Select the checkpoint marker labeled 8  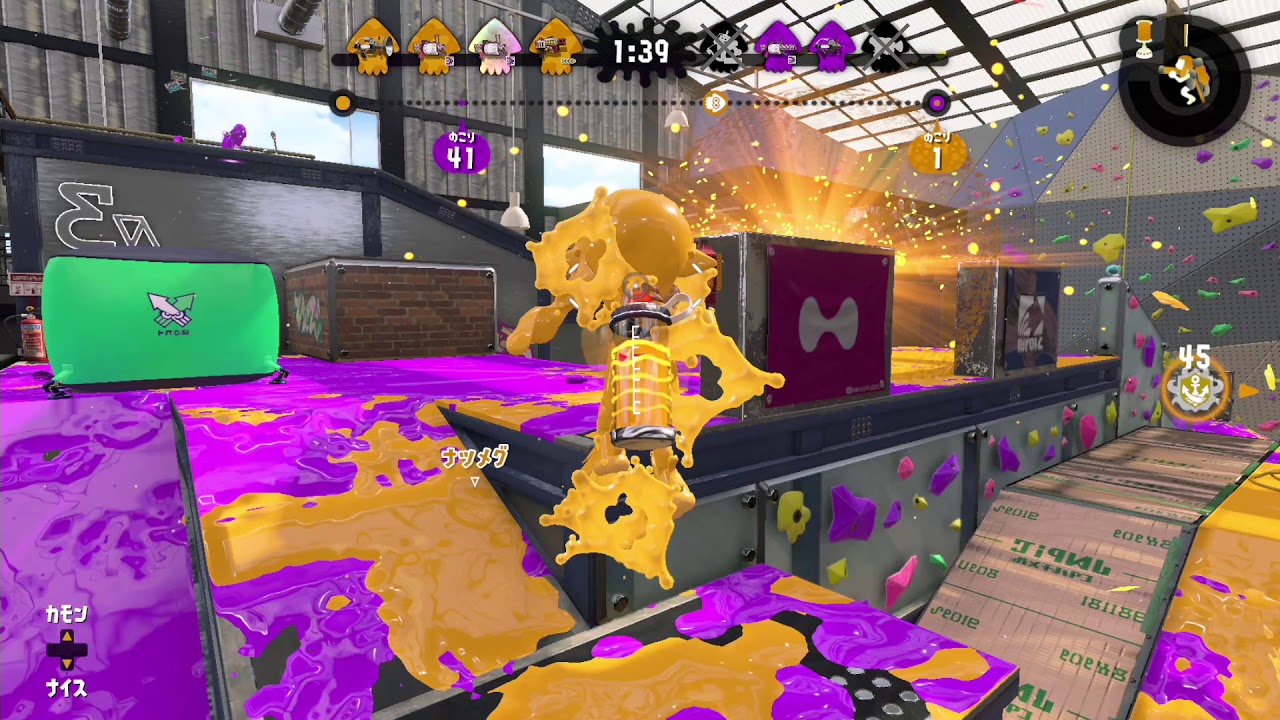click(x=716, y=101)
